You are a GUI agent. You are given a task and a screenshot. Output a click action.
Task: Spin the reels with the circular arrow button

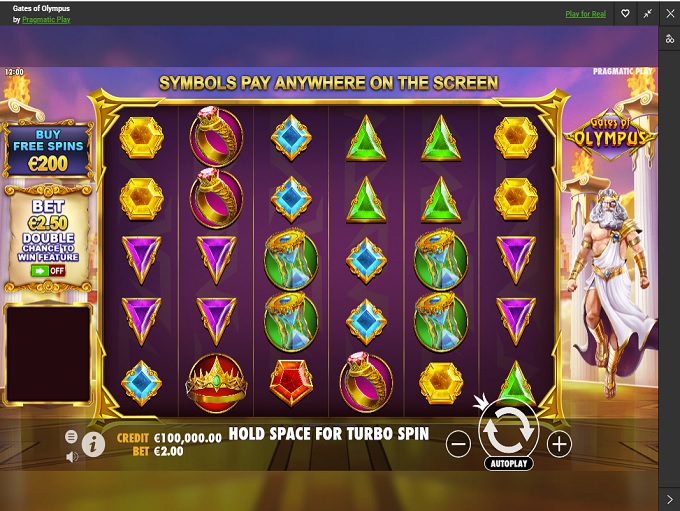(509, 432)
